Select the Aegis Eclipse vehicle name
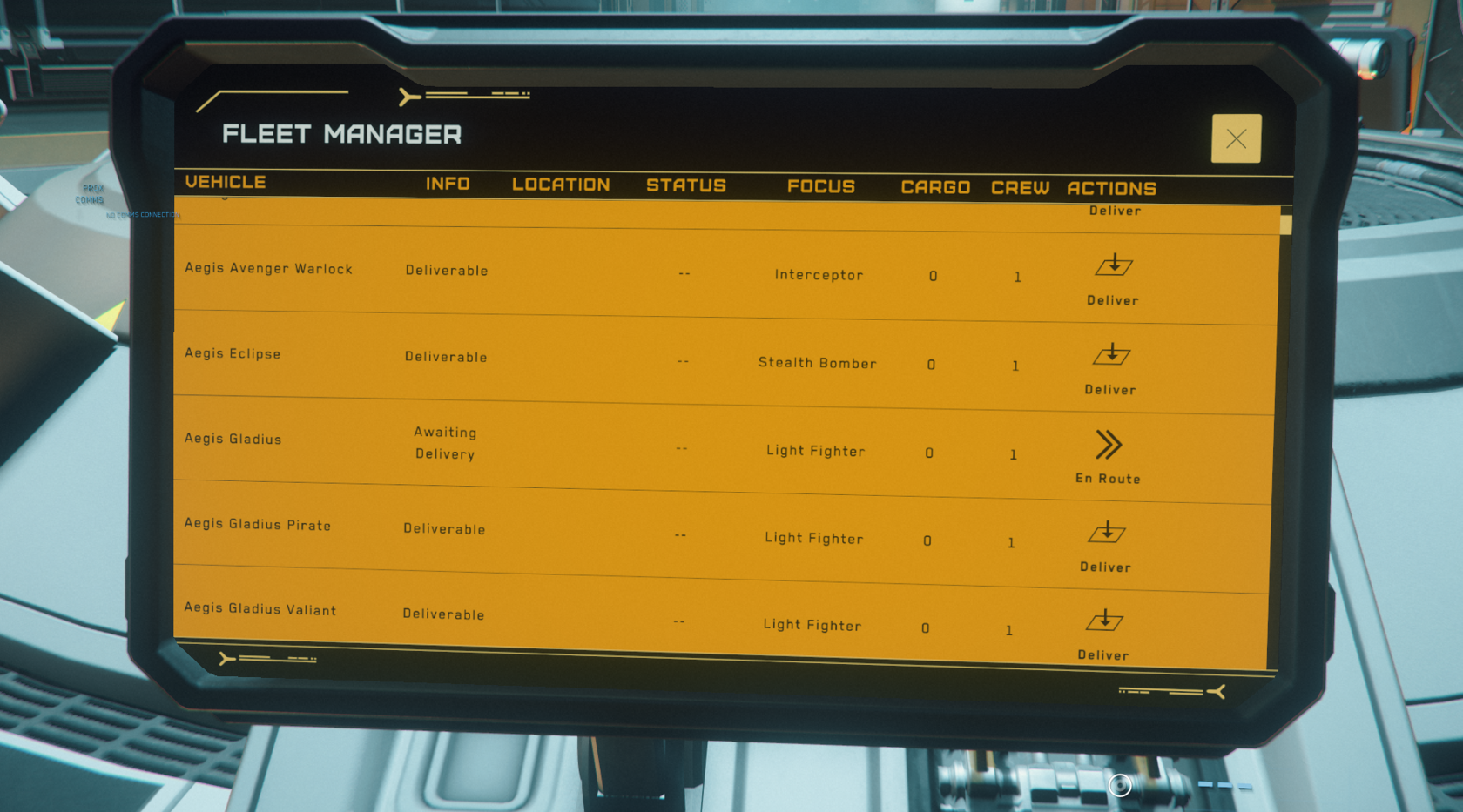The height and width of the screenshot is (812, 1463). [233, 354]
